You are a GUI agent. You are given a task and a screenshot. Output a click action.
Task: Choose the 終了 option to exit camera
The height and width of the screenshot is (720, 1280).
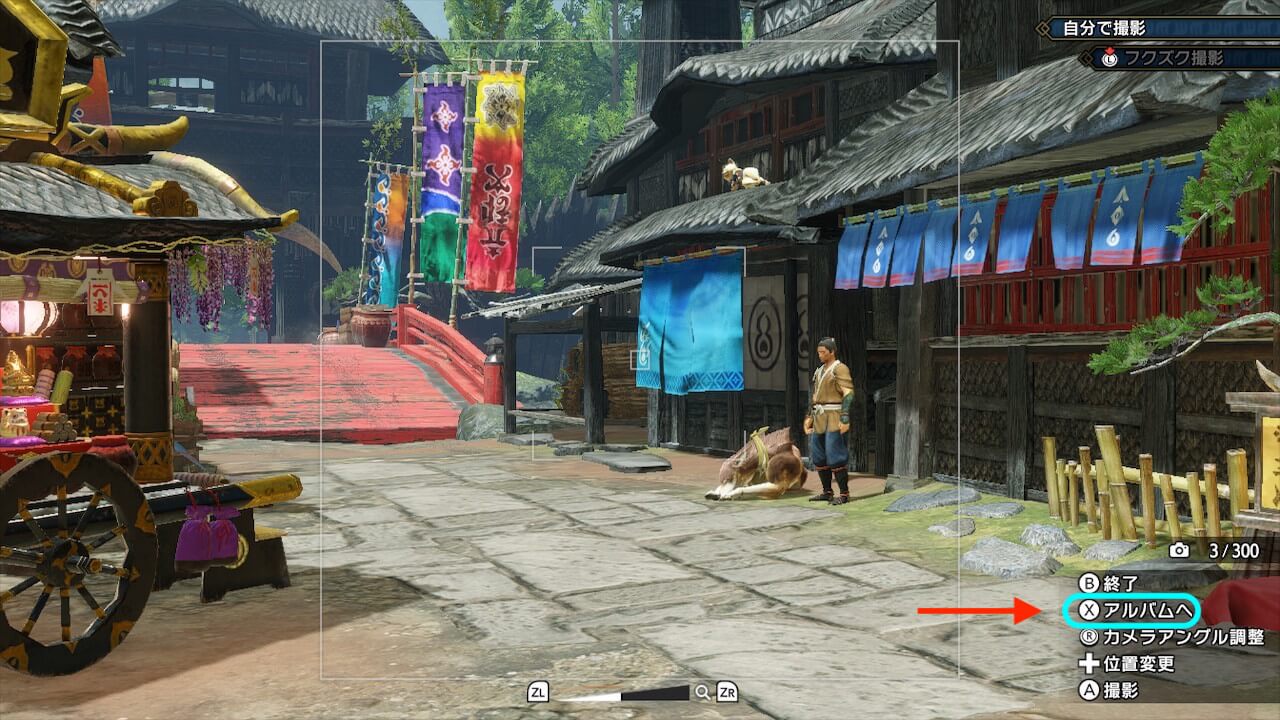[1109, 583]
